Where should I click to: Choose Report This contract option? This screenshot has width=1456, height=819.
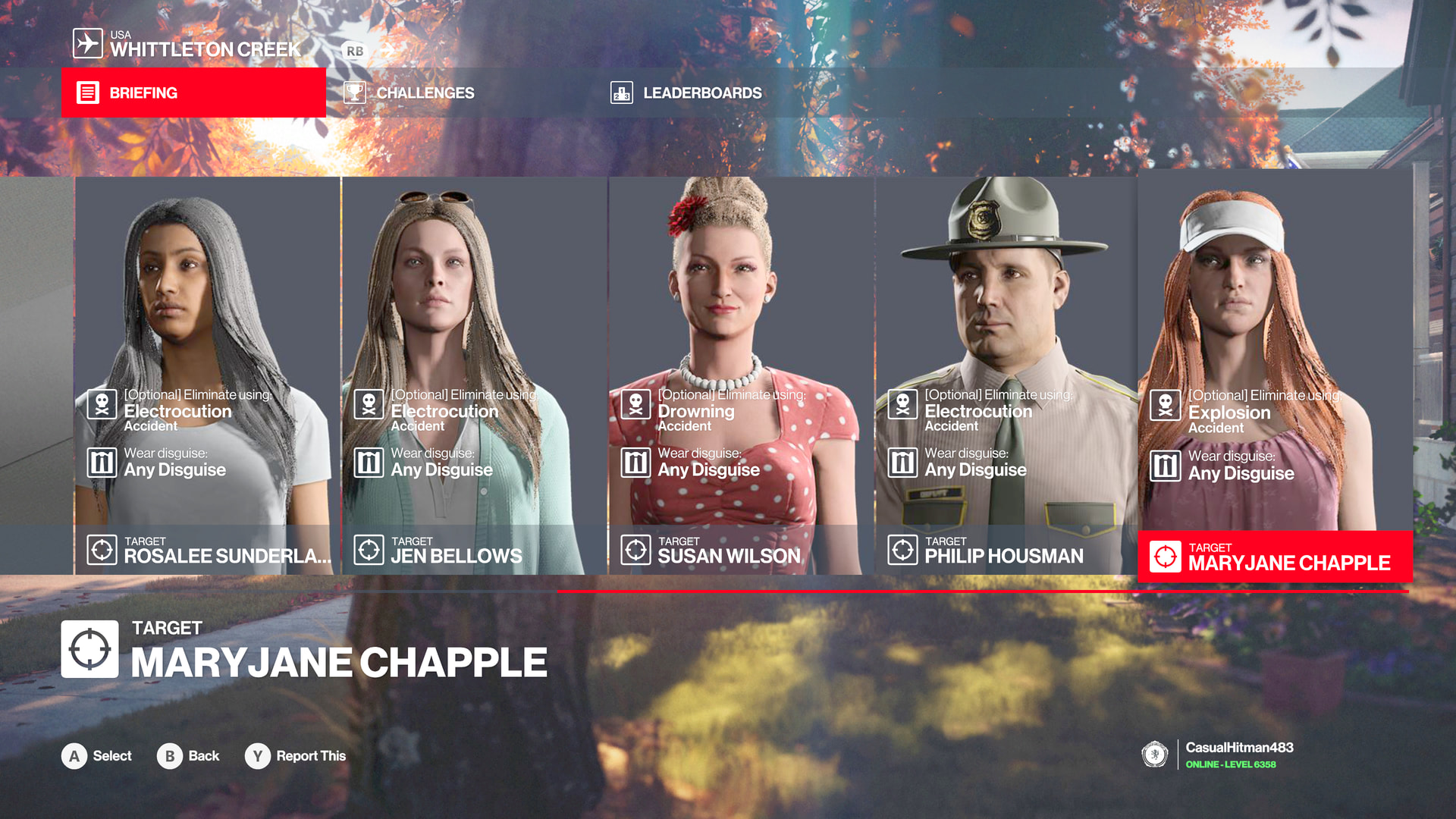tap(310, 756)
